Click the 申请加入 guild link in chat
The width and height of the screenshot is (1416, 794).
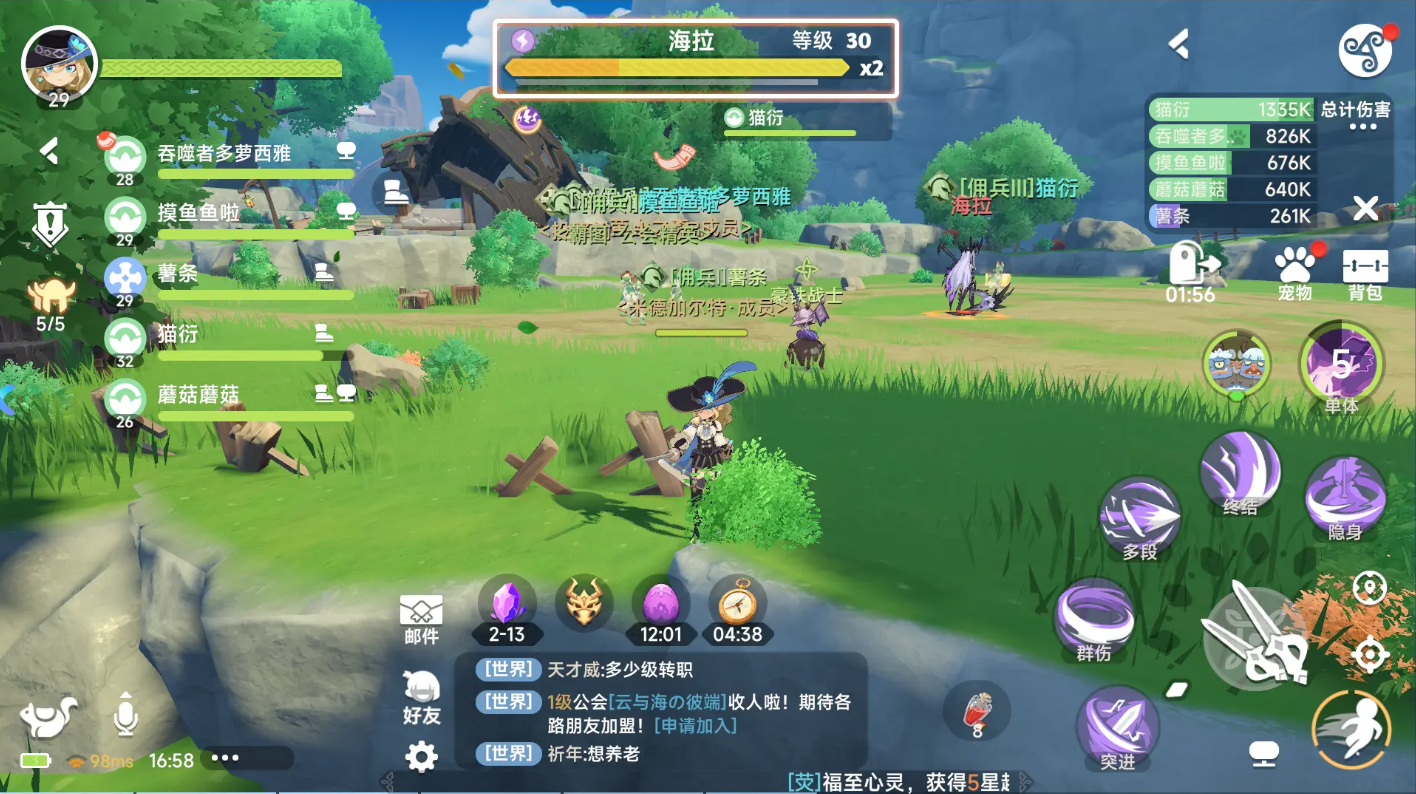(695, 726)
